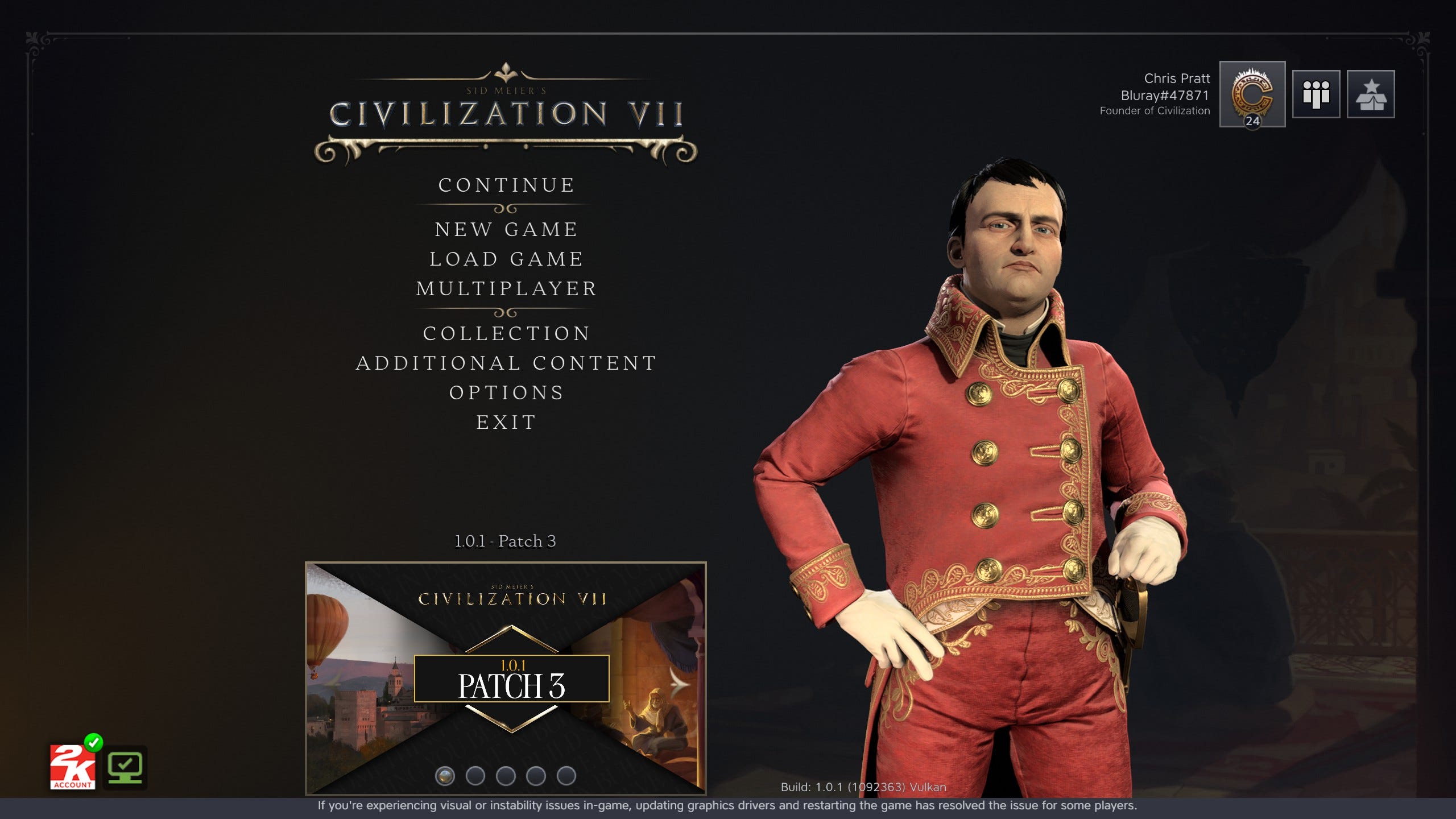Screen dimensions: 1456x819
Task: Open the friends list icon
Action: point(1316,94)
